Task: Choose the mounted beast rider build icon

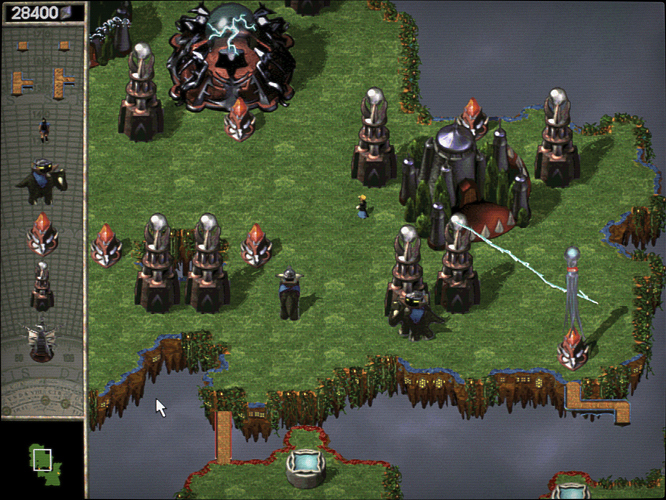Action: pyautogui.click(x=42, y=181)
